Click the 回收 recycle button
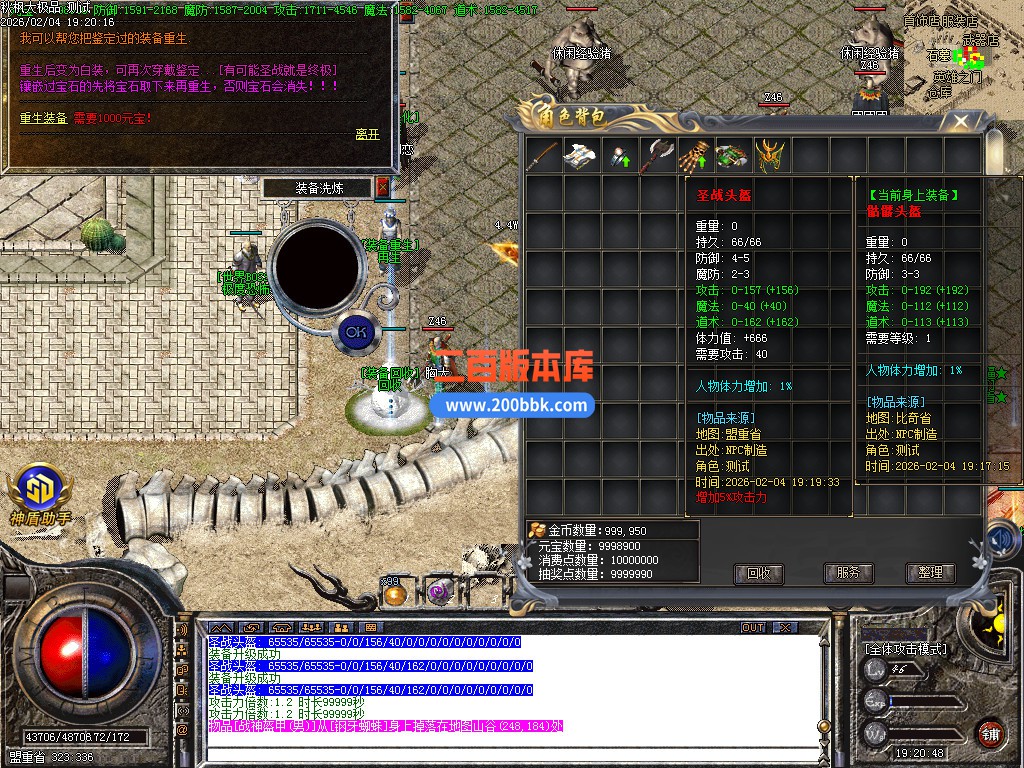The width and height of the screenshot is (1024, 768). 758,573
